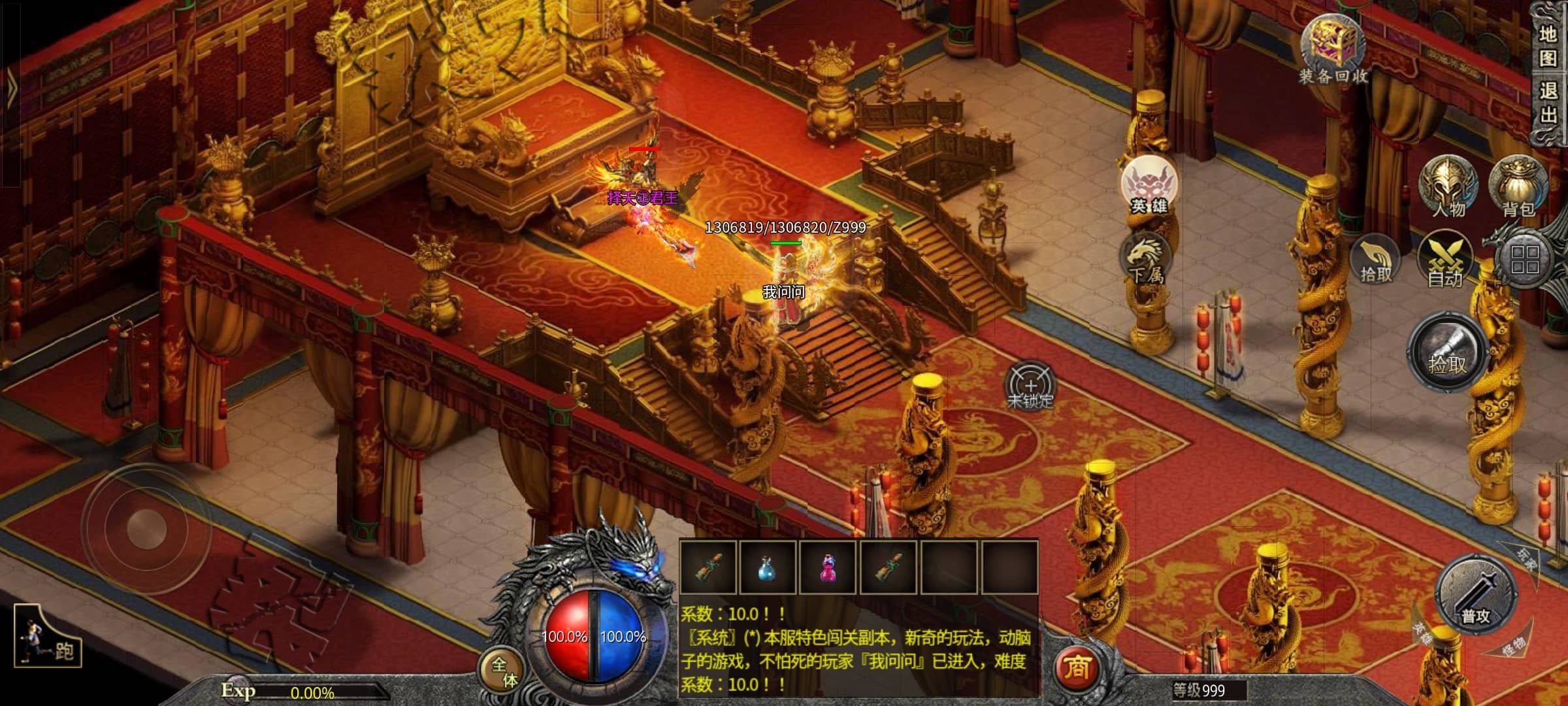Open the red 商 shop button
The image size is (1568, 706).
coord(1077,668)
